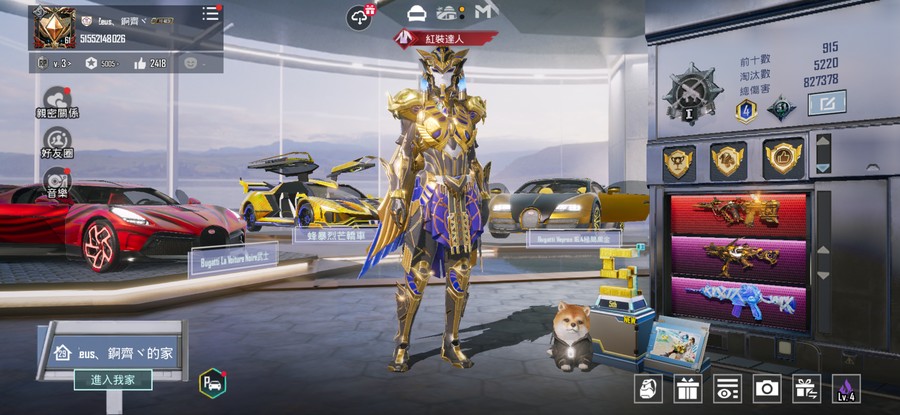Click the 進入我家 enter home button
This screenshot has height=415, width=900.
[x=113, y=380]
